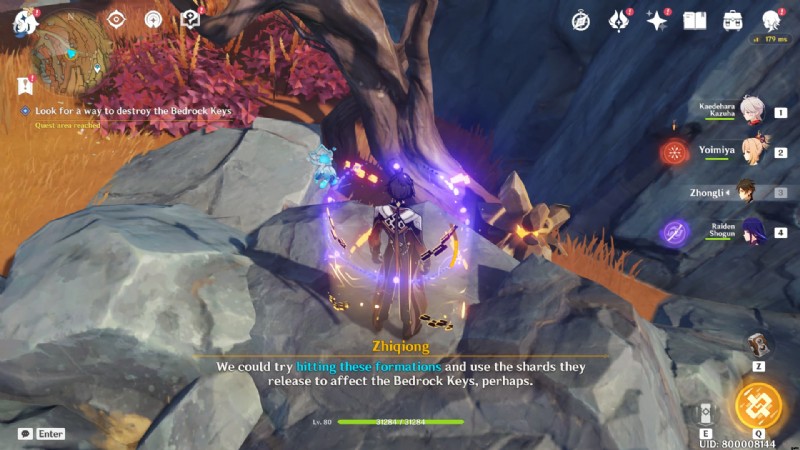This screenshot has height=450, width=800.
Task: Open the character screen icon
Action: [x=771, y=20]
